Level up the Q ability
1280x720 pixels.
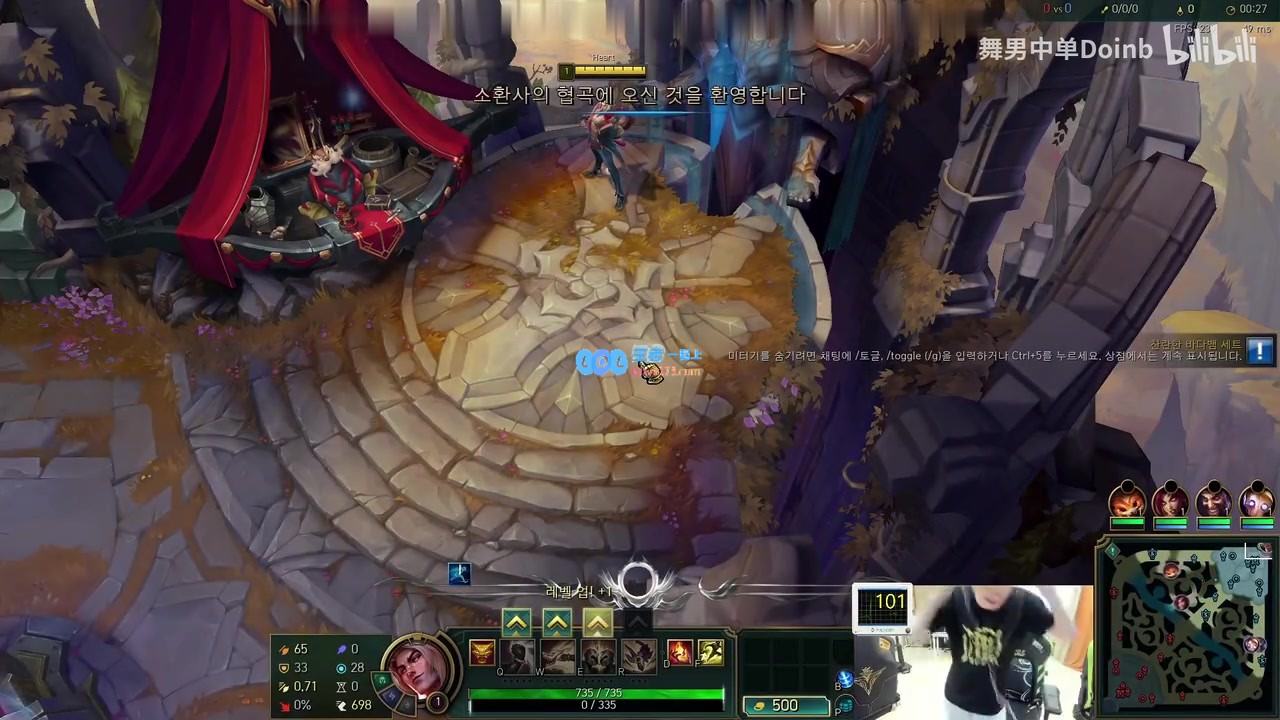tap(516, 624)
